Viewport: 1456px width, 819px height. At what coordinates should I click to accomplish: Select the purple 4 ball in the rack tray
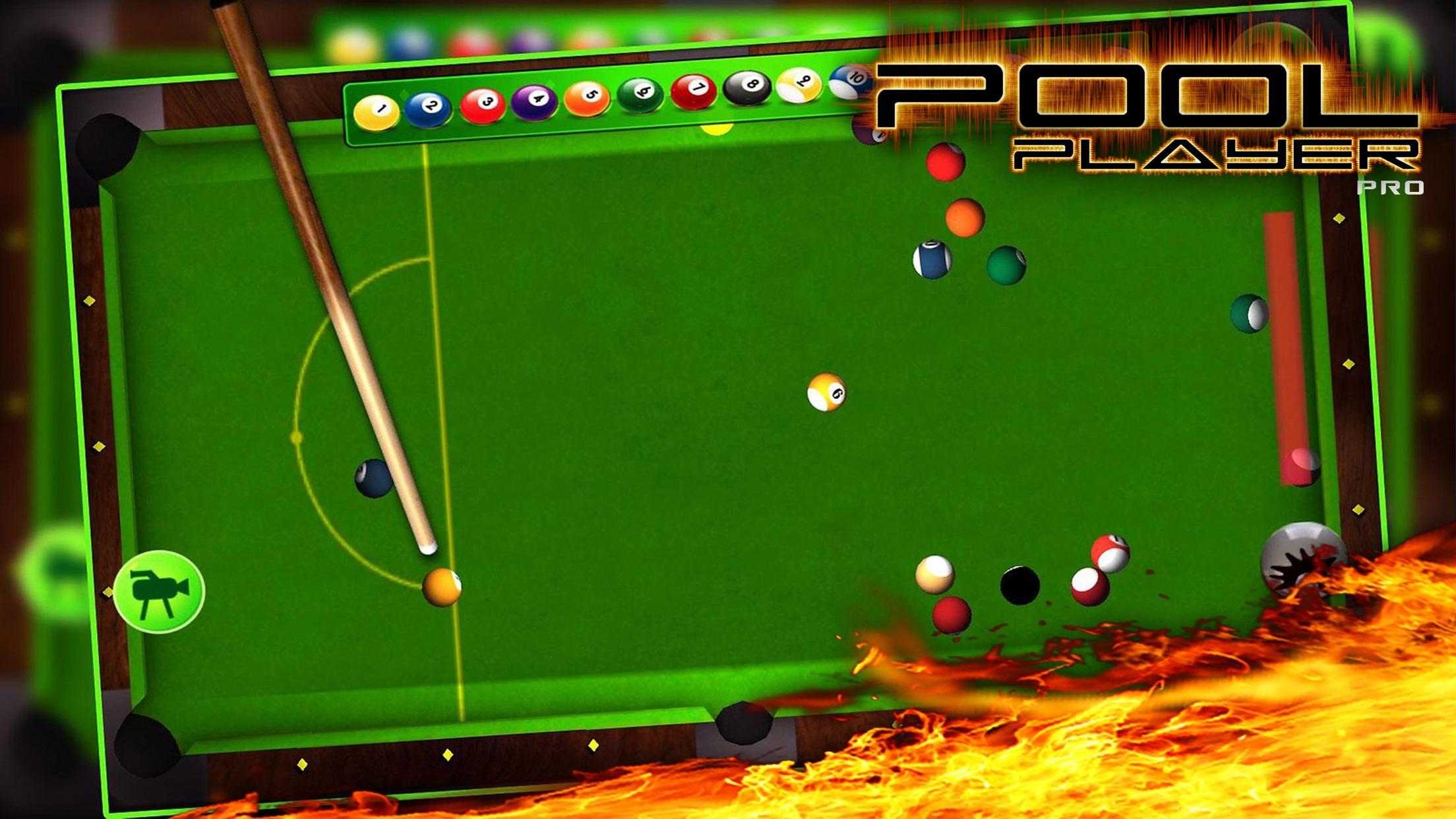coord(537,99)
